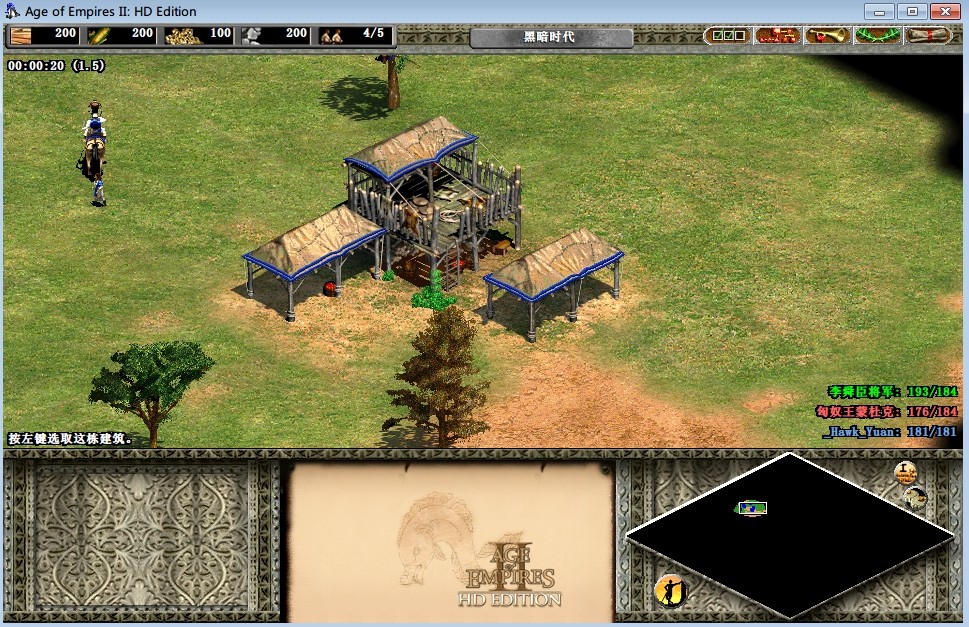This screenshot has width=969, height=627.
Task: Switch the minimap display mode button
Action: click(x=915, y=497)
